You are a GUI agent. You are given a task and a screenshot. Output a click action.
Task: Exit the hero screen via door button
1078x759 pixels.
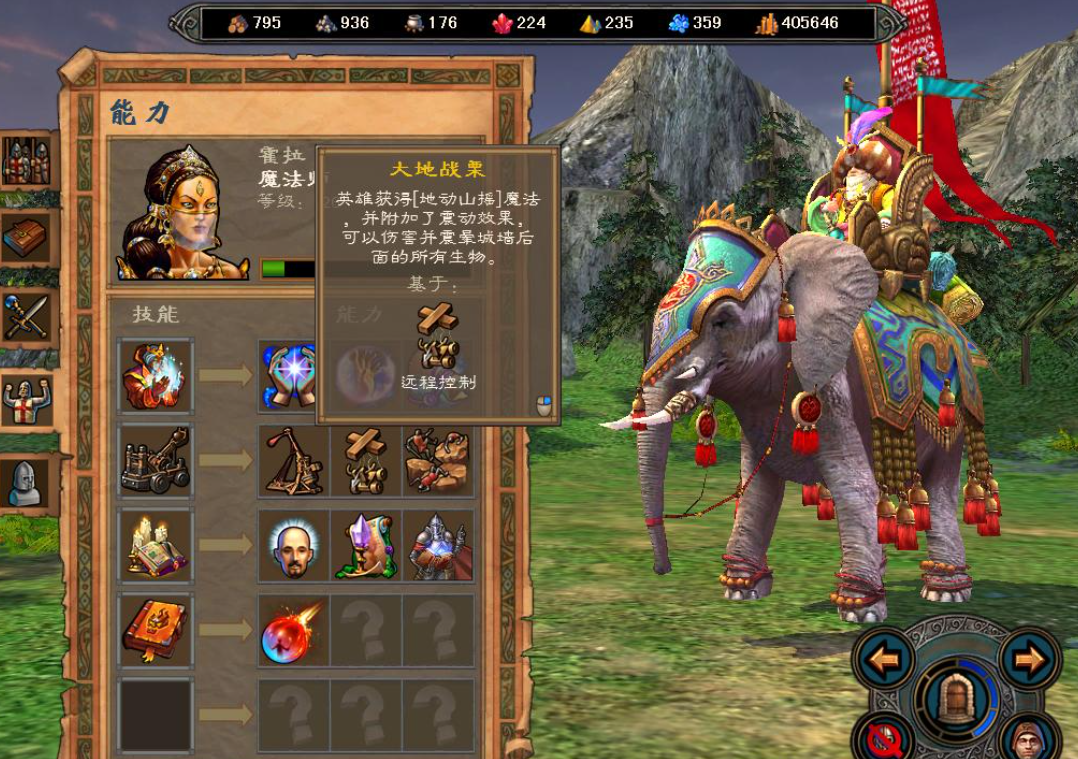click(956, 698)
